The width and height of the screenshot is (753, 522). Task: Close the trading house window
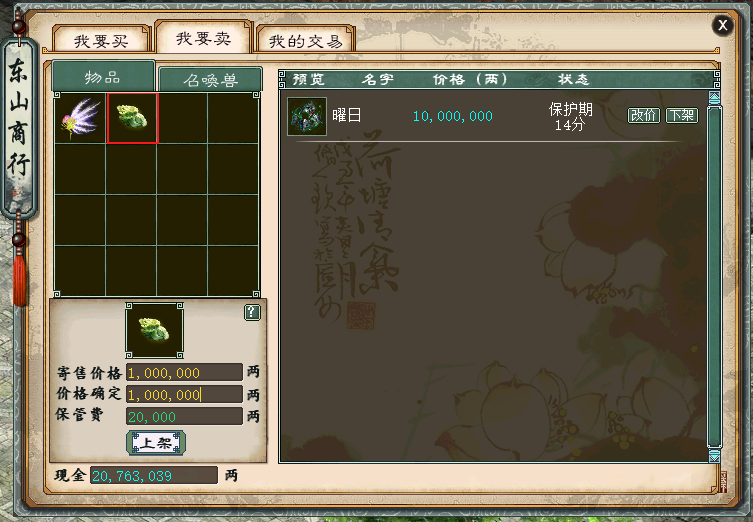click(x=722, y=26)
